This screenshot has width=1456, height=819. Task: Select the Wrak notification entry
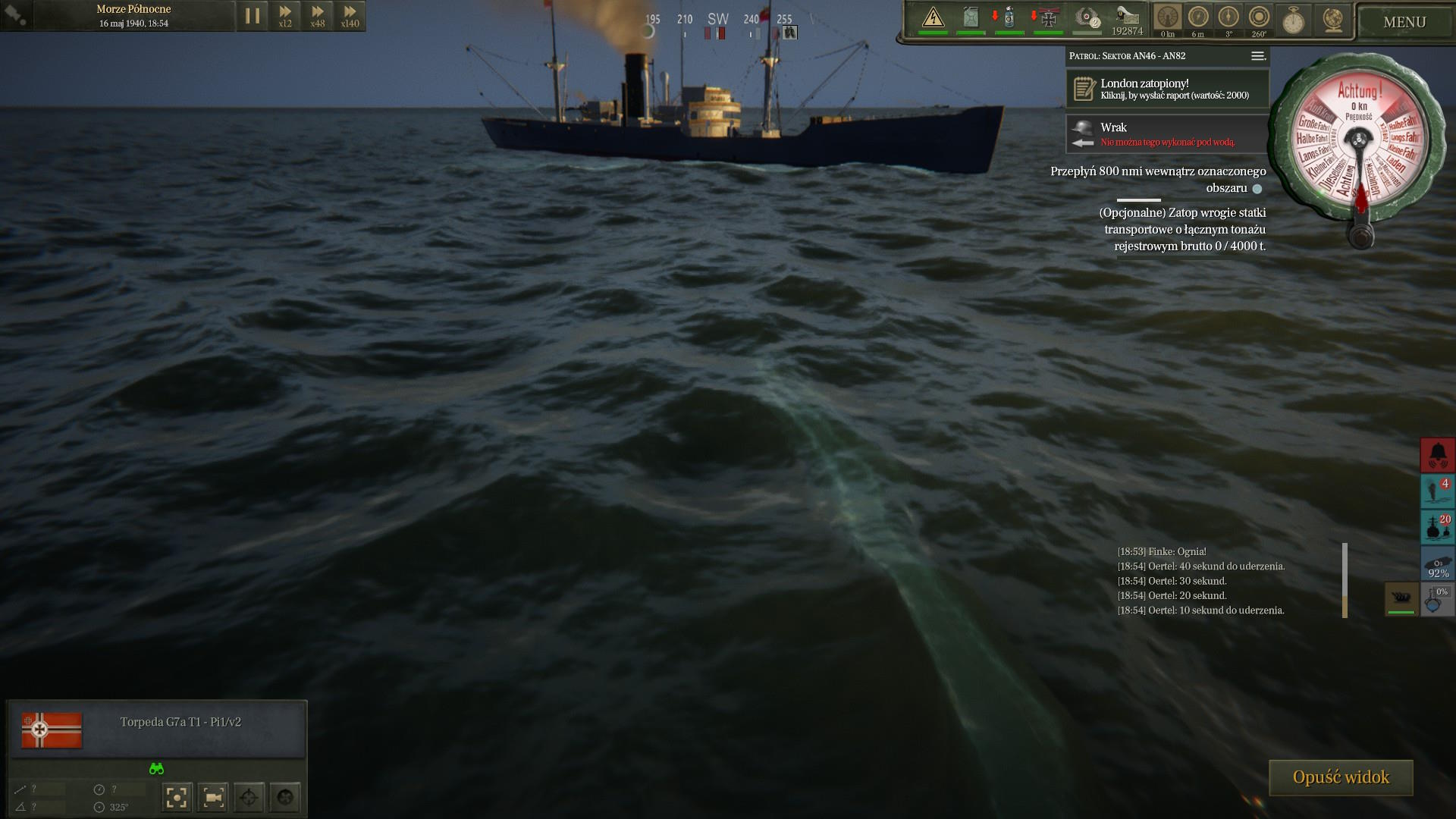(1167, 133)
